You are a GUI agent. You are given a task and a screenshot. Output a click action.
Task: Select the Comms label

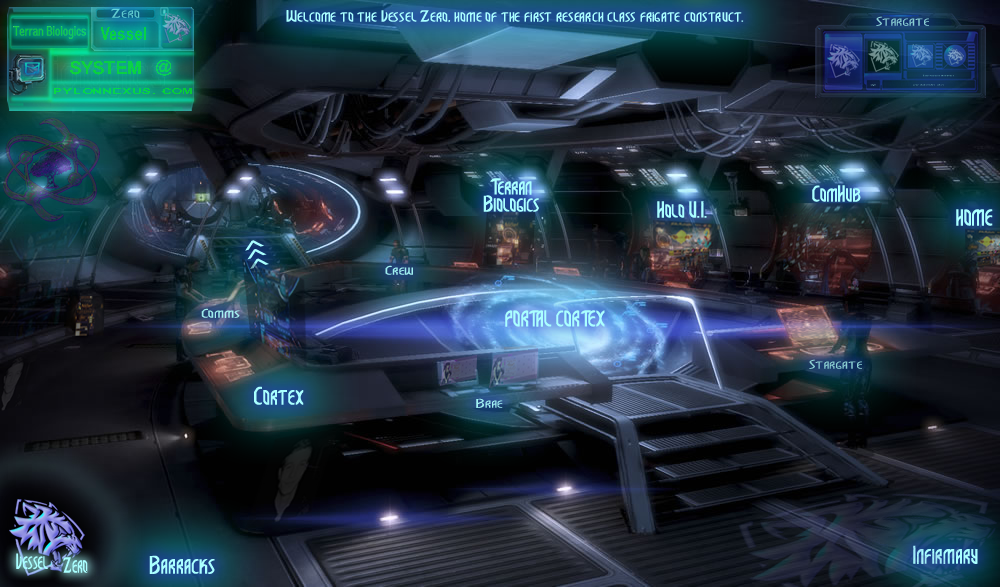[x=220, y=314]
